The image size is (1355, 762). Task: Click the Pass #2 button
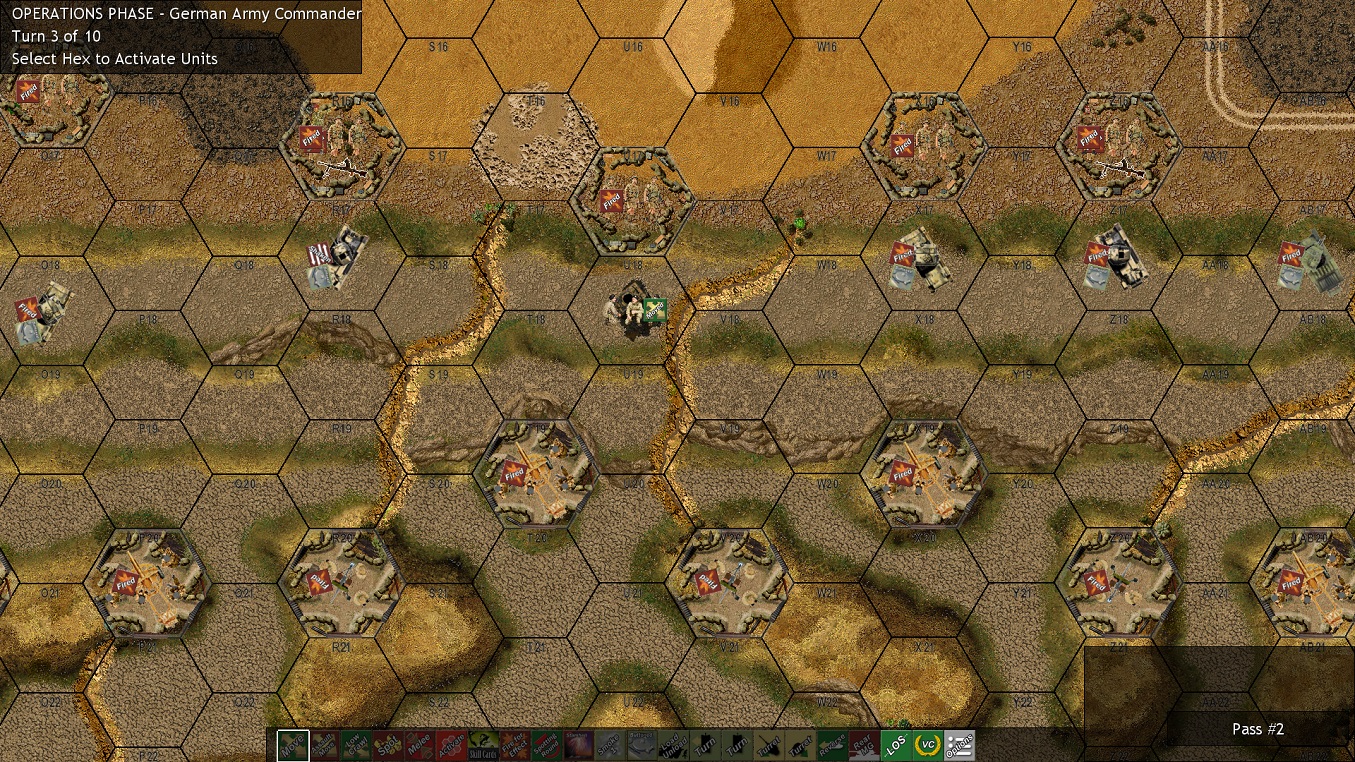coord(1258,729)
